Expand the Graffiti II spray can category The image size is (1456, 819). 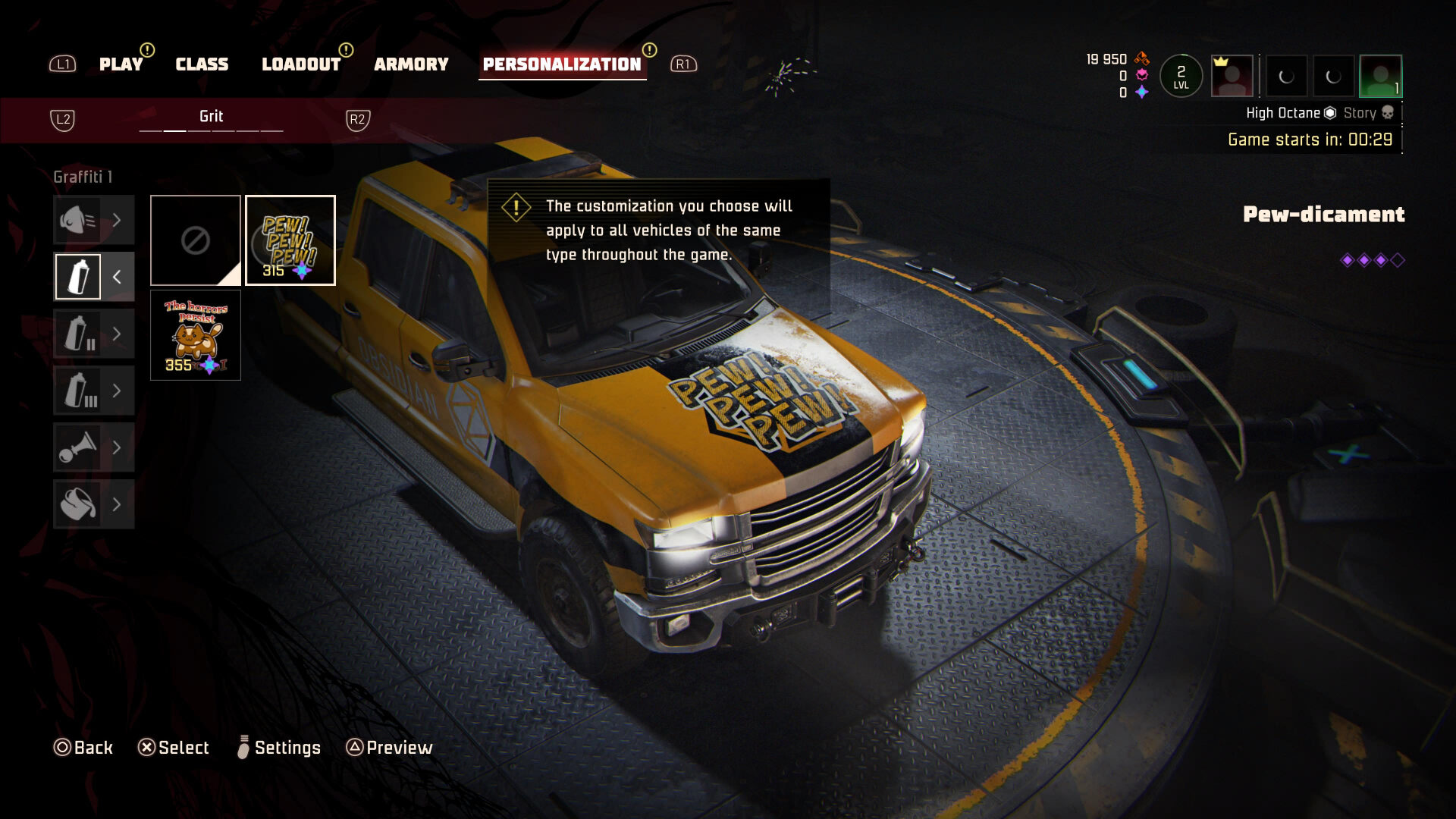[x=93, y=334]
